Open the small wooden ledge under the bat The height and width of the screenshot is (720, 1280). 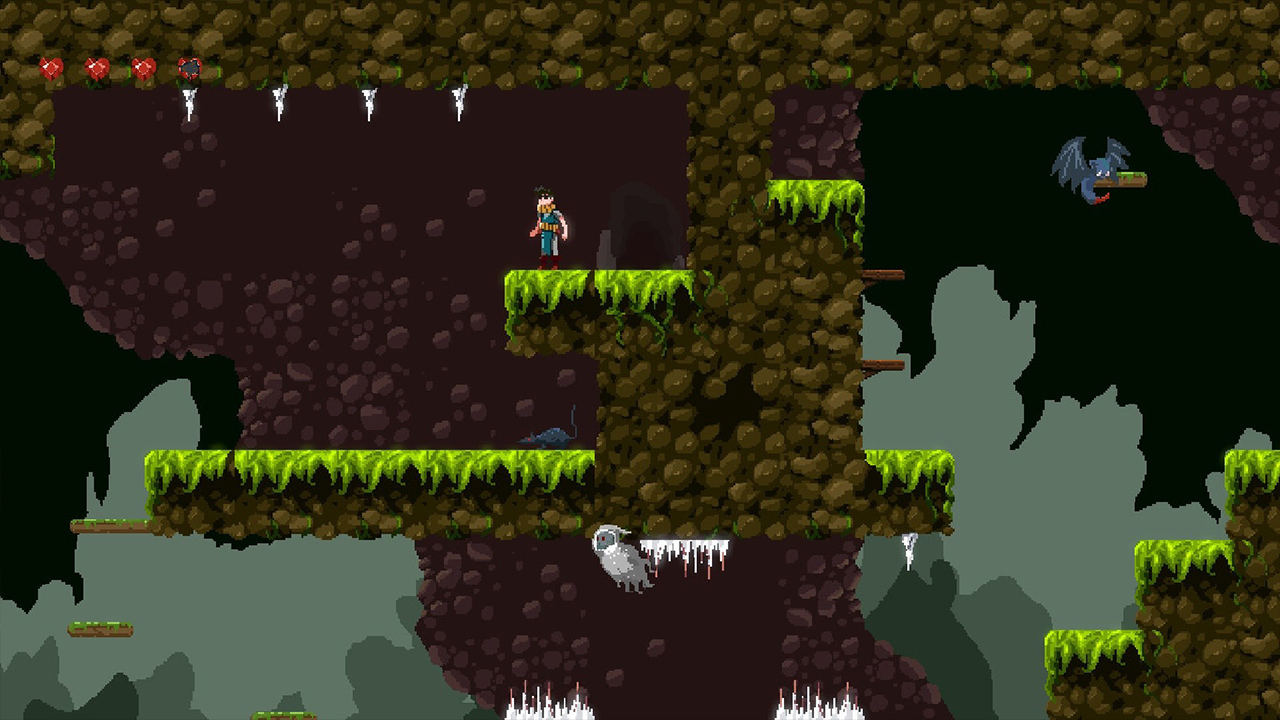[1133, 178]
